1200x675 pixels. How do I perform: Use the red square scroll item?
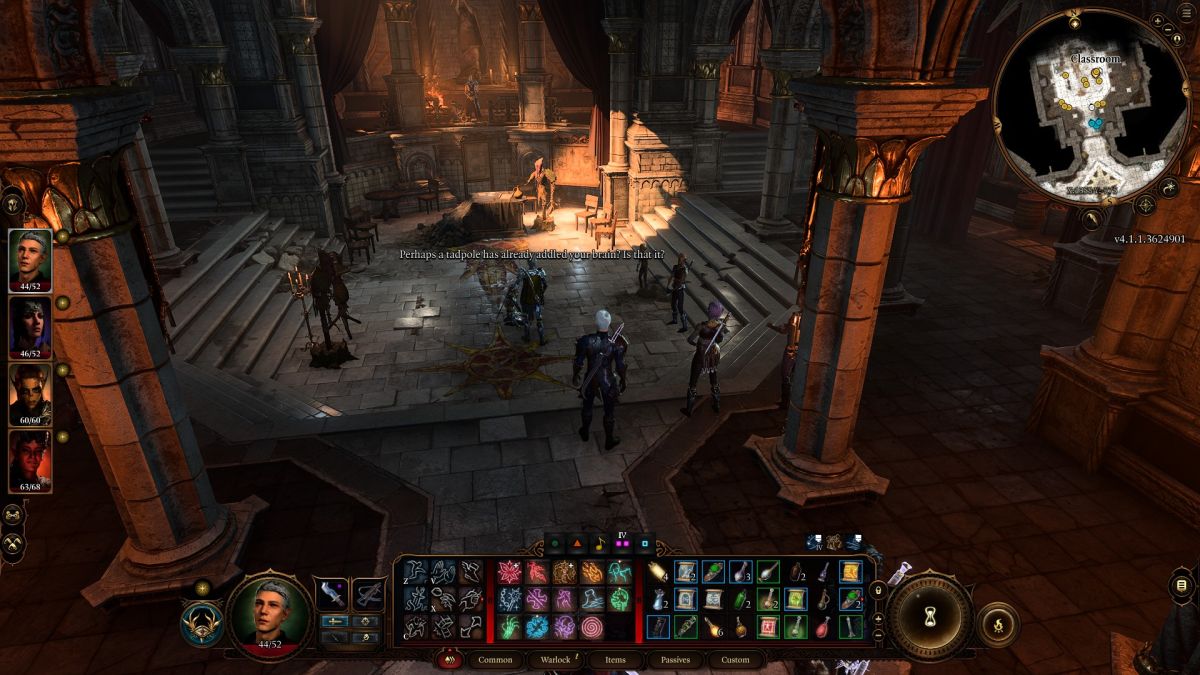[x=768, y=627]
